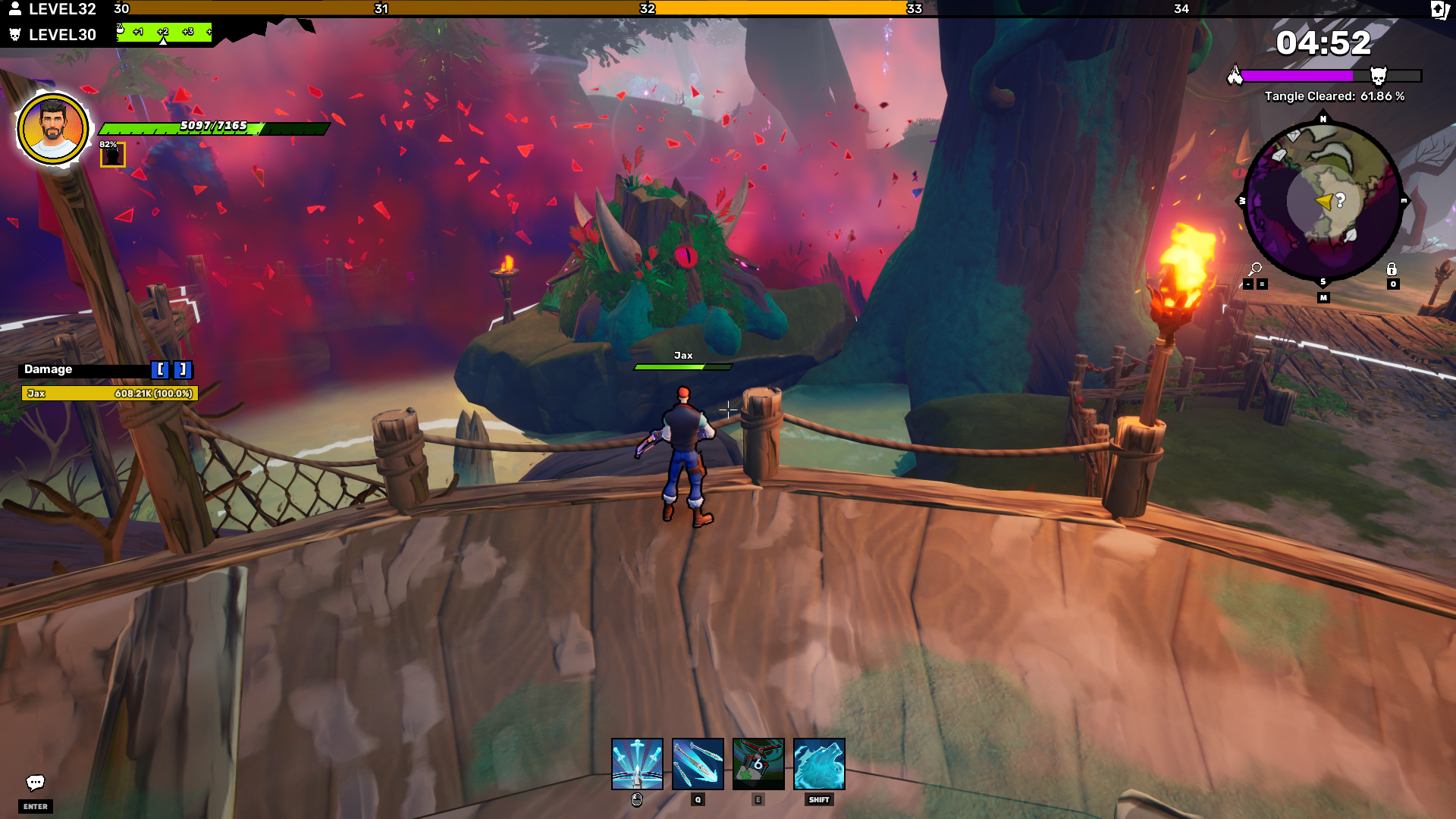The width and height of the screenshot is (1456, 819).
Task: Select the diamond marker on the minimap
Action: pyautogui.click(x=1293, y=136)
